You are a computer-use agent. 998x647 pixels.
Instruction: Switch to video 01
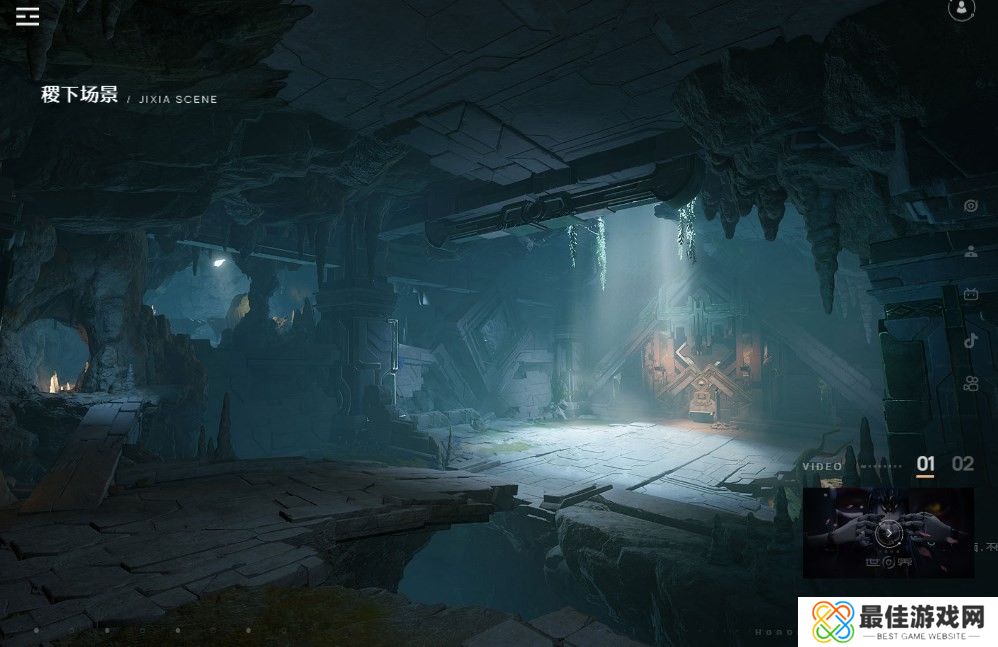[926, 463]
